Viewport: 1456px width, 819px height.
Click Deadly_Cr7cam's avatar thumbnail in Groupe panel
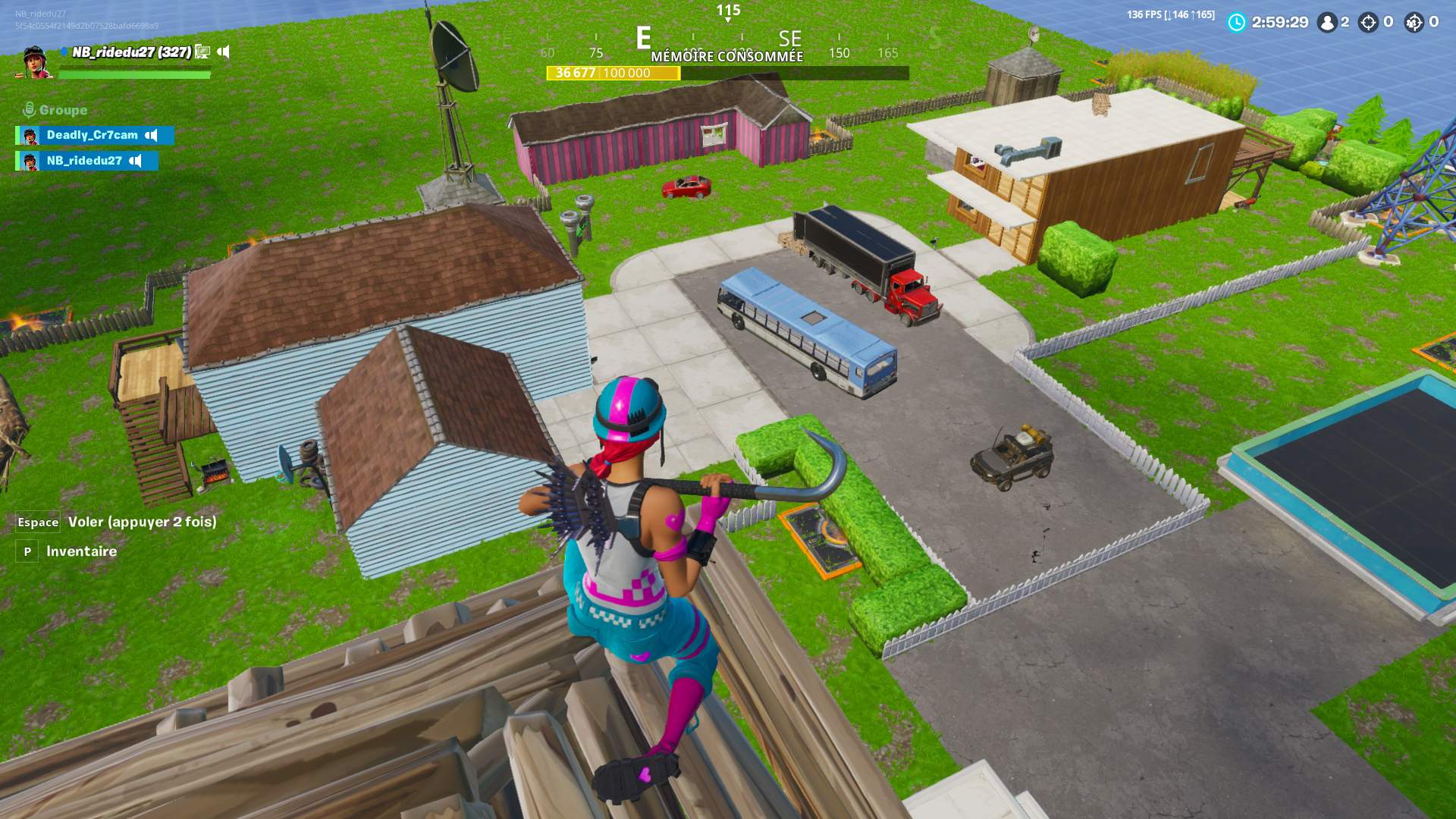30,136
